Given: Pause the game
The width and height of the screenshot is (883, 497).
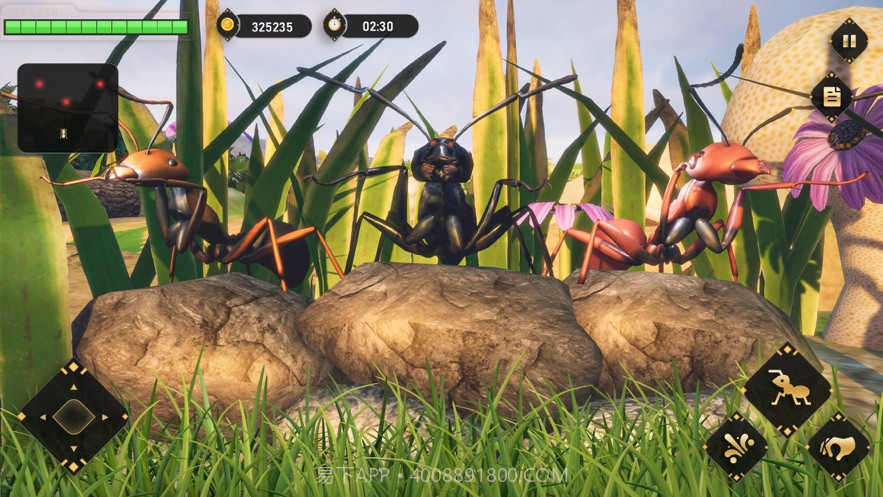Looking at the screenshot, I should [848, 41].
